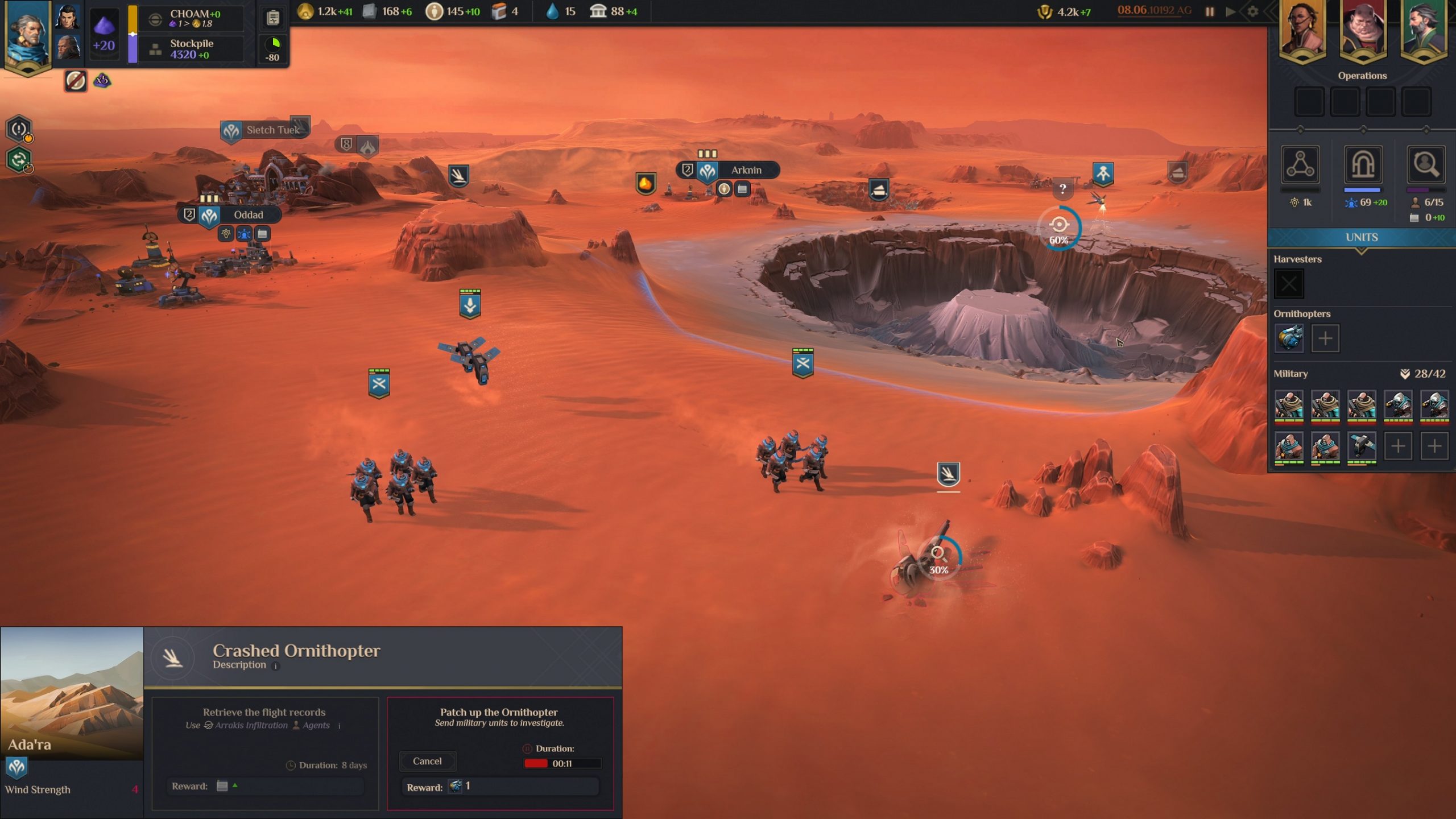This screenshot has width=1456, height=819.
Task: Click the empty Harvesters slot
Action: click(x=1289, y=284)
